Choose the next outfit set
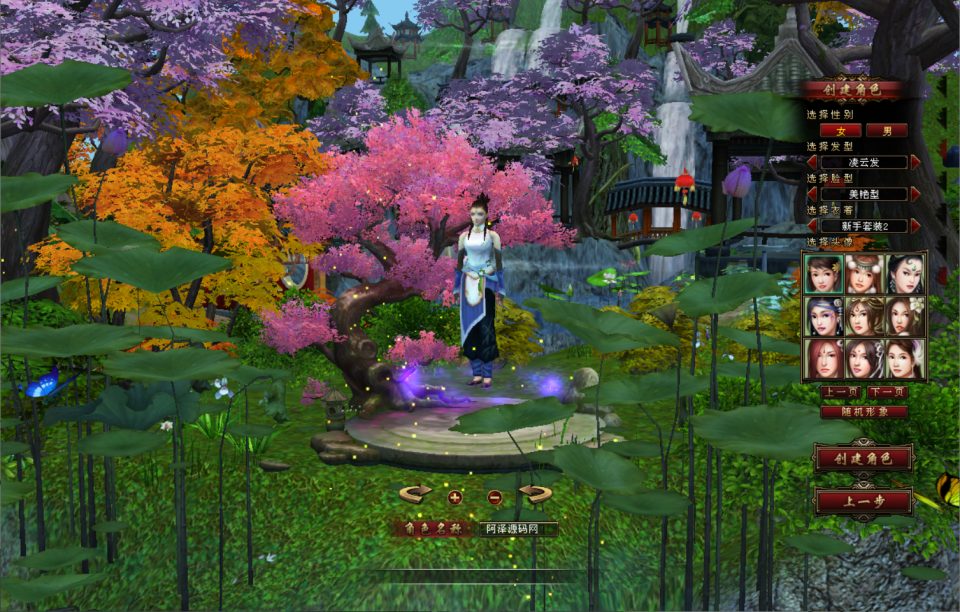 coord(915,226)
